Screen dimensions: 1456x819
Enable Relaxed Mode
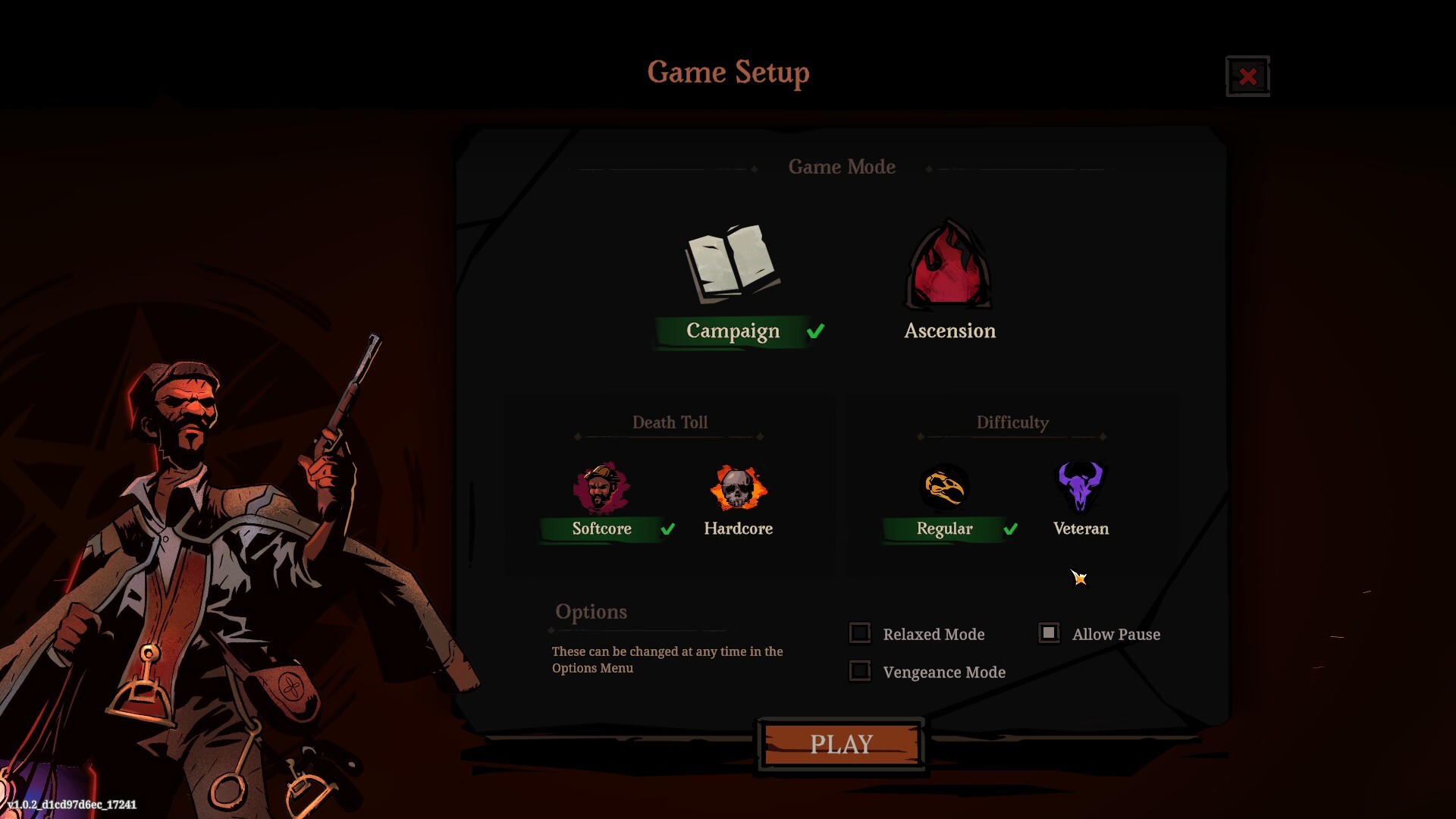[x=860, y=632]
